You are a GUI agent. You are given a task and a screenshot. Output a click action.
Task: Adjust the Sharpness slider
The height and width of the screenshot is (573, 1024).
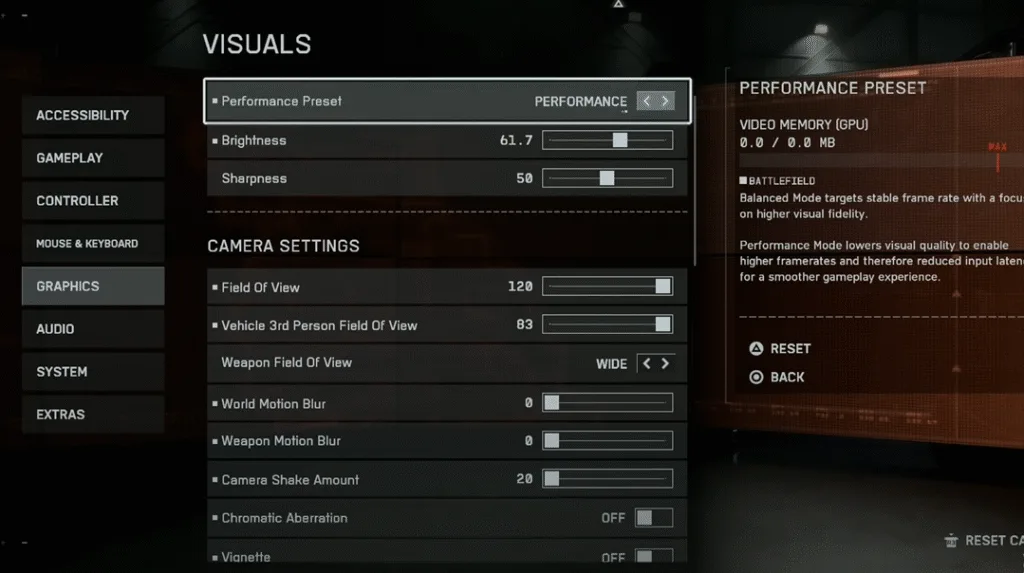point(607,179)
